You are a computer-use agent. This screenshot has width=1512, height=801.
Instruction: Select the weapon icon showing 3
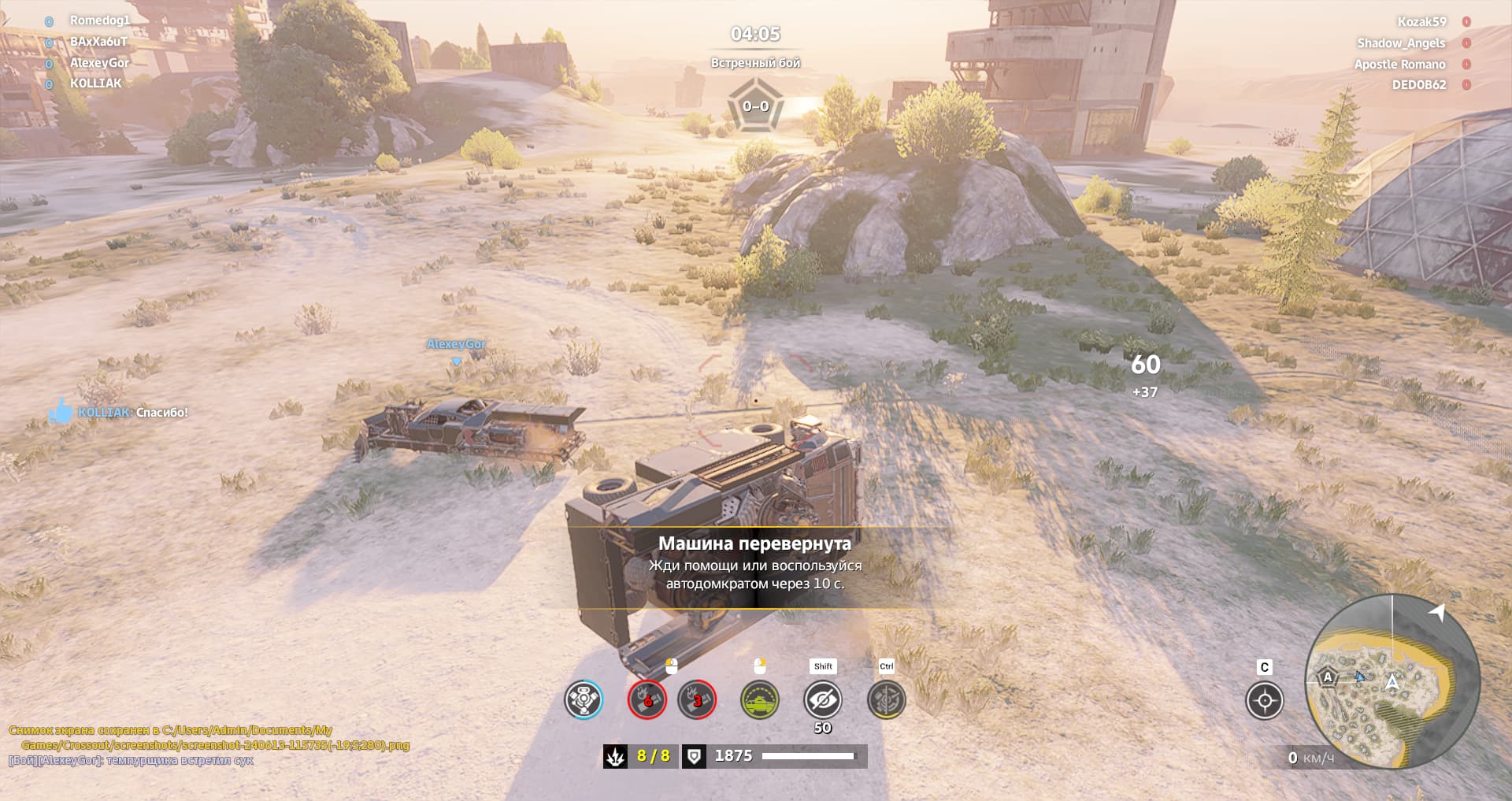(x=697, y=699)
